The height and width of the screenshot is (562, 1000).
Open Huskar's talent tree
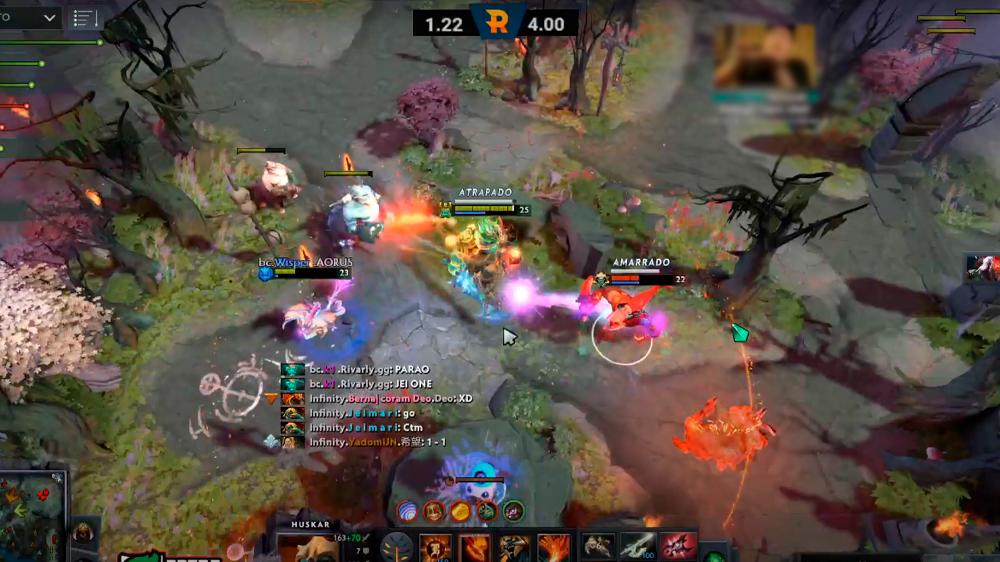397,548
